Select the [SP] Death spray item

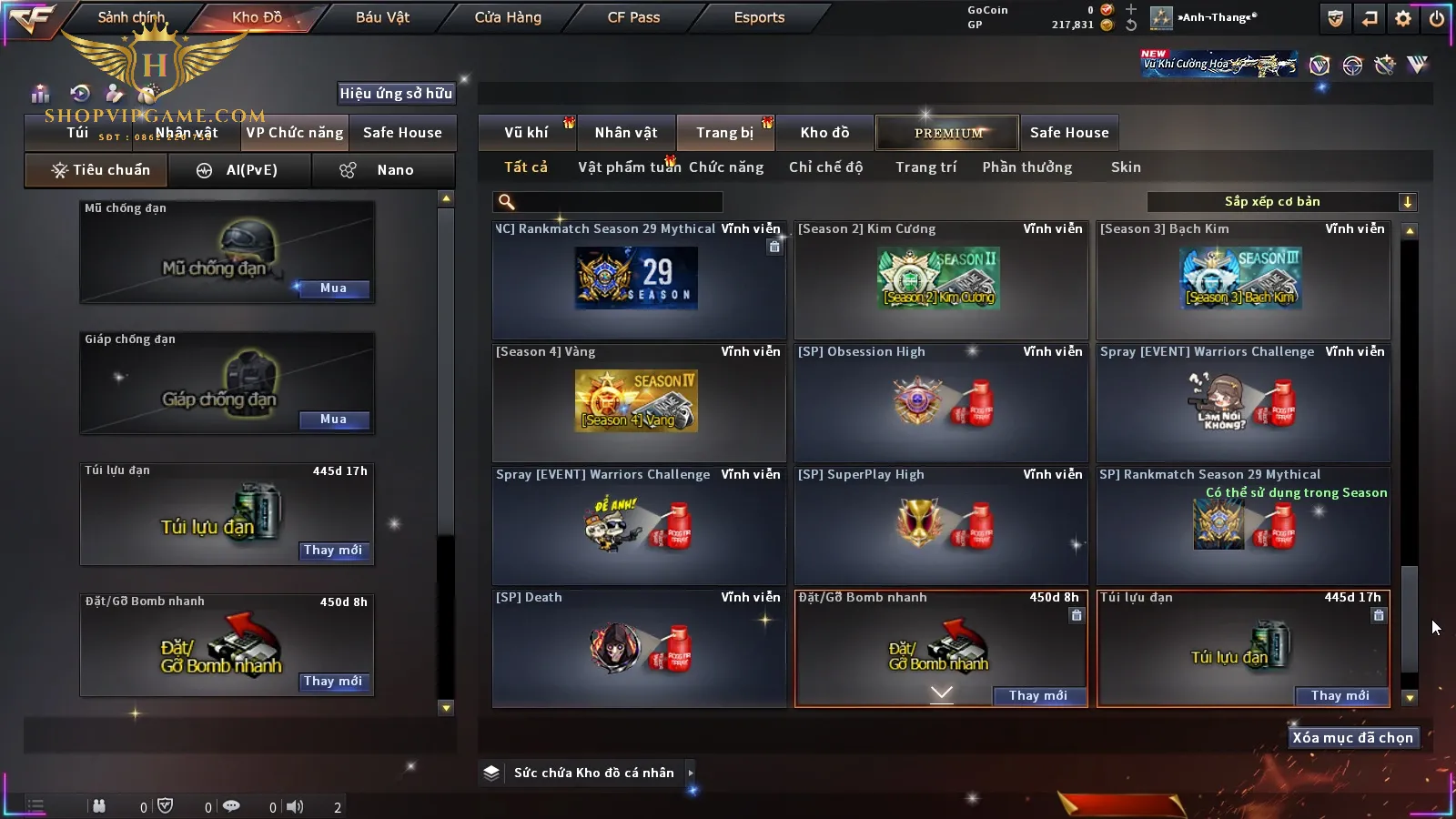tap(638, 648)
